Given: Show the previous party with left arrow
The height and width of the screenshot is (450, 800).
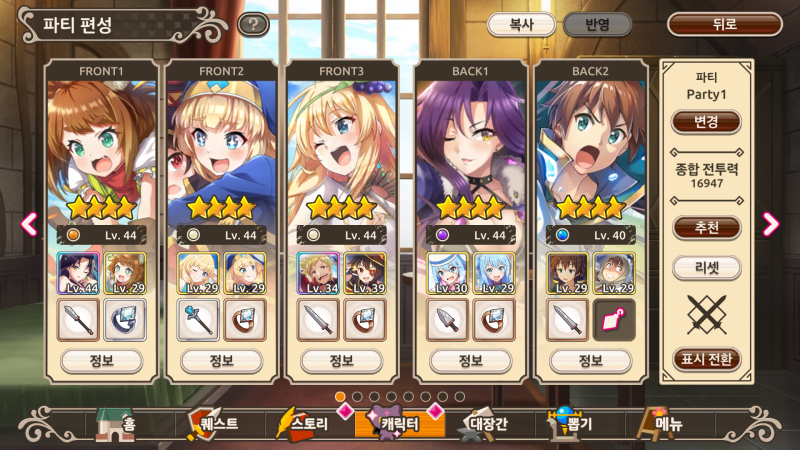Looking at the screenshot, I should pos(29,224).
